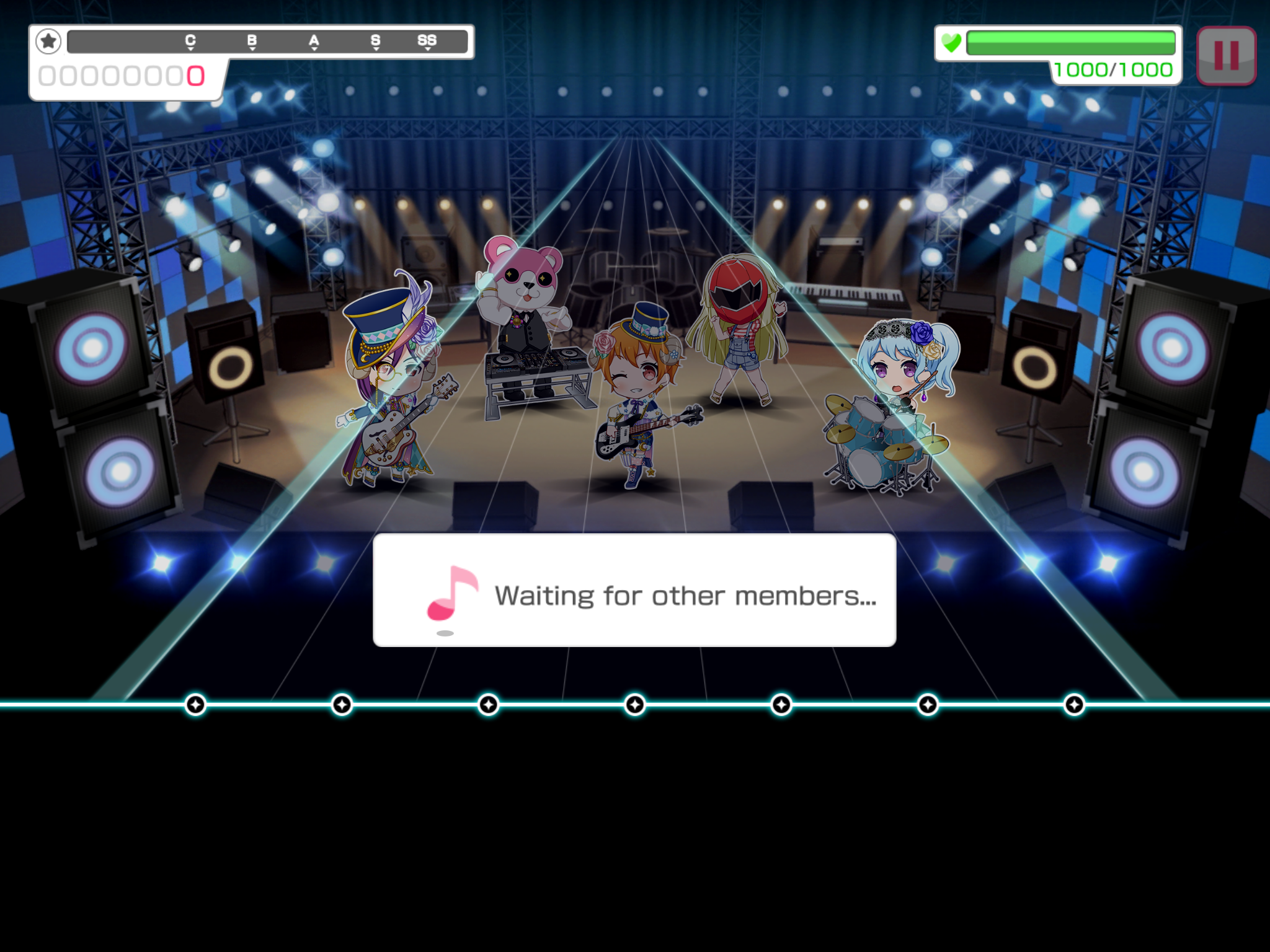Pause the live with the pause button
This screenshot has height=952, width=1270.
click(x=1225, y=56)
